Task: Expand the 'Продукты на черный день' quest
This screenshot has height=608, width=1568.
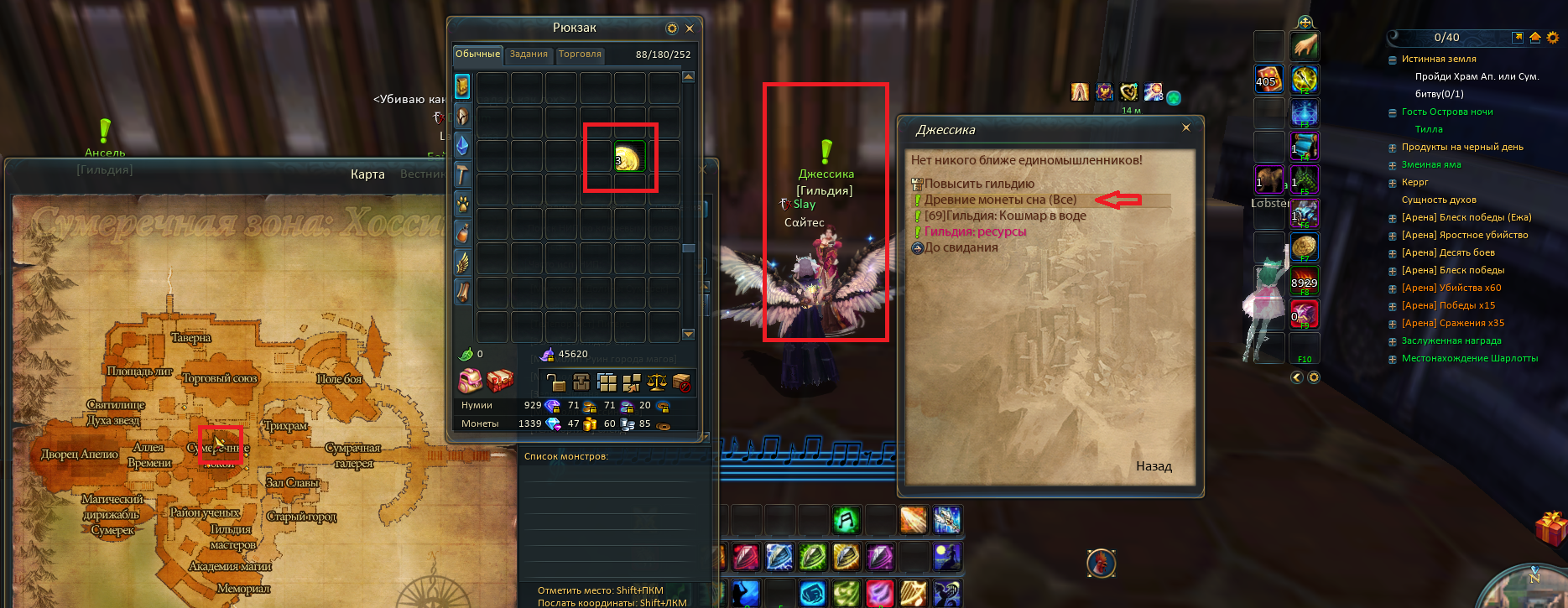Action: (x=1393, y=148)
